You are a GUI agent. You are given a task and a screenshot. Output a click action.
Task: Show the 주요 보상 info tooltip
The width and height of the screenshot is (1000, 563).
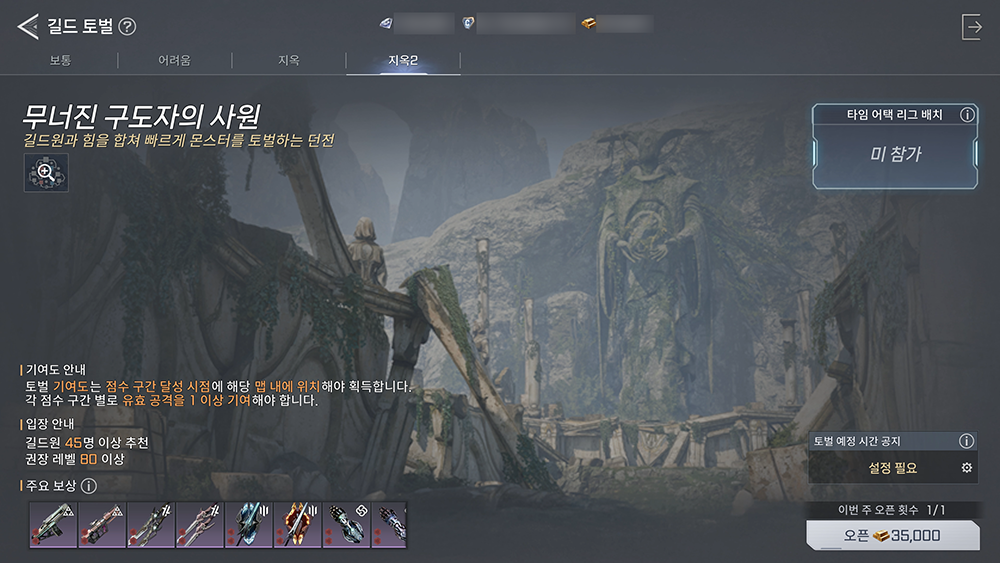click(x=88, y=487)
